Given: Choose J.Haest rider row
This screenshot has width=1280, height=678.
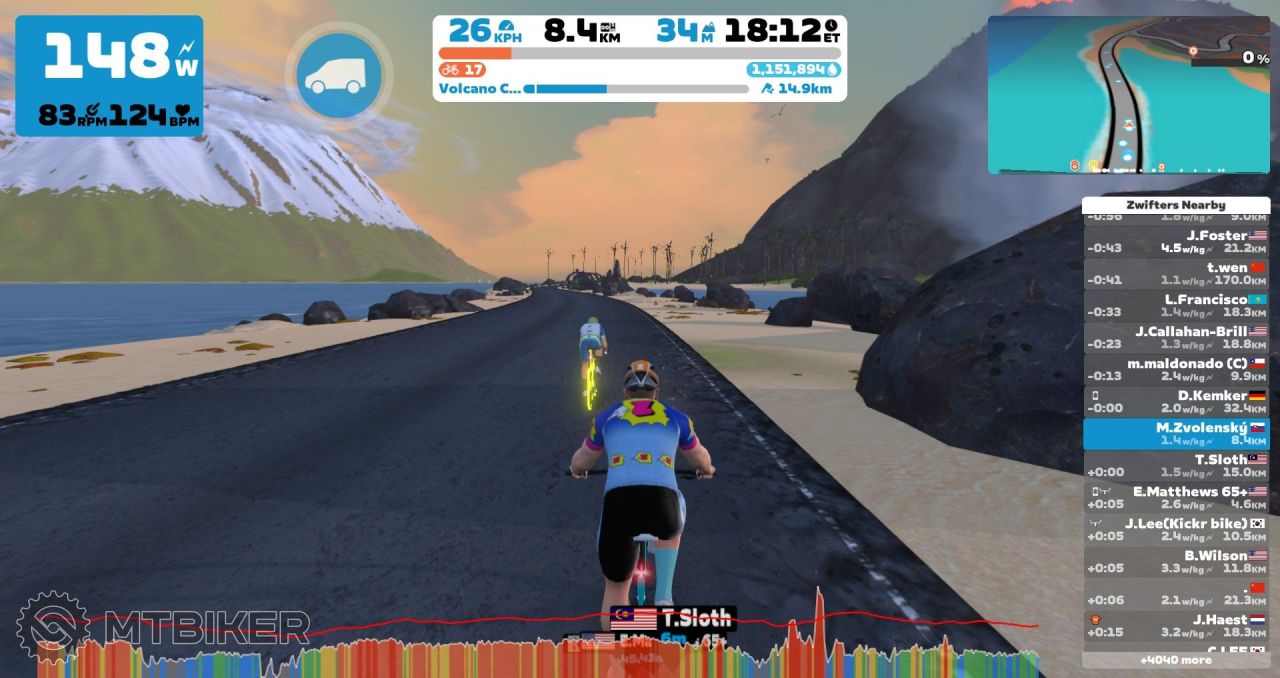Looking at the screenshot, I should pos(1176,626).
